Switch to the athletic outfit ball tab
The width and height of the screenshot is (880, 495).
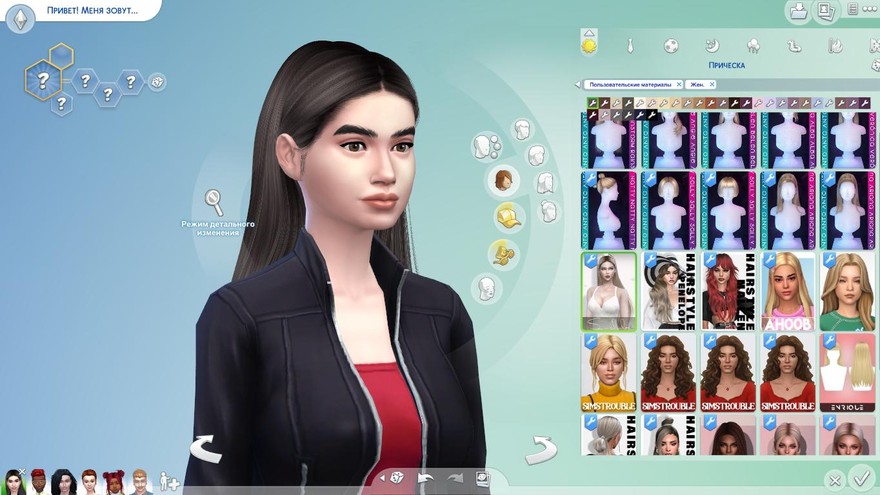tap(672, 45)
